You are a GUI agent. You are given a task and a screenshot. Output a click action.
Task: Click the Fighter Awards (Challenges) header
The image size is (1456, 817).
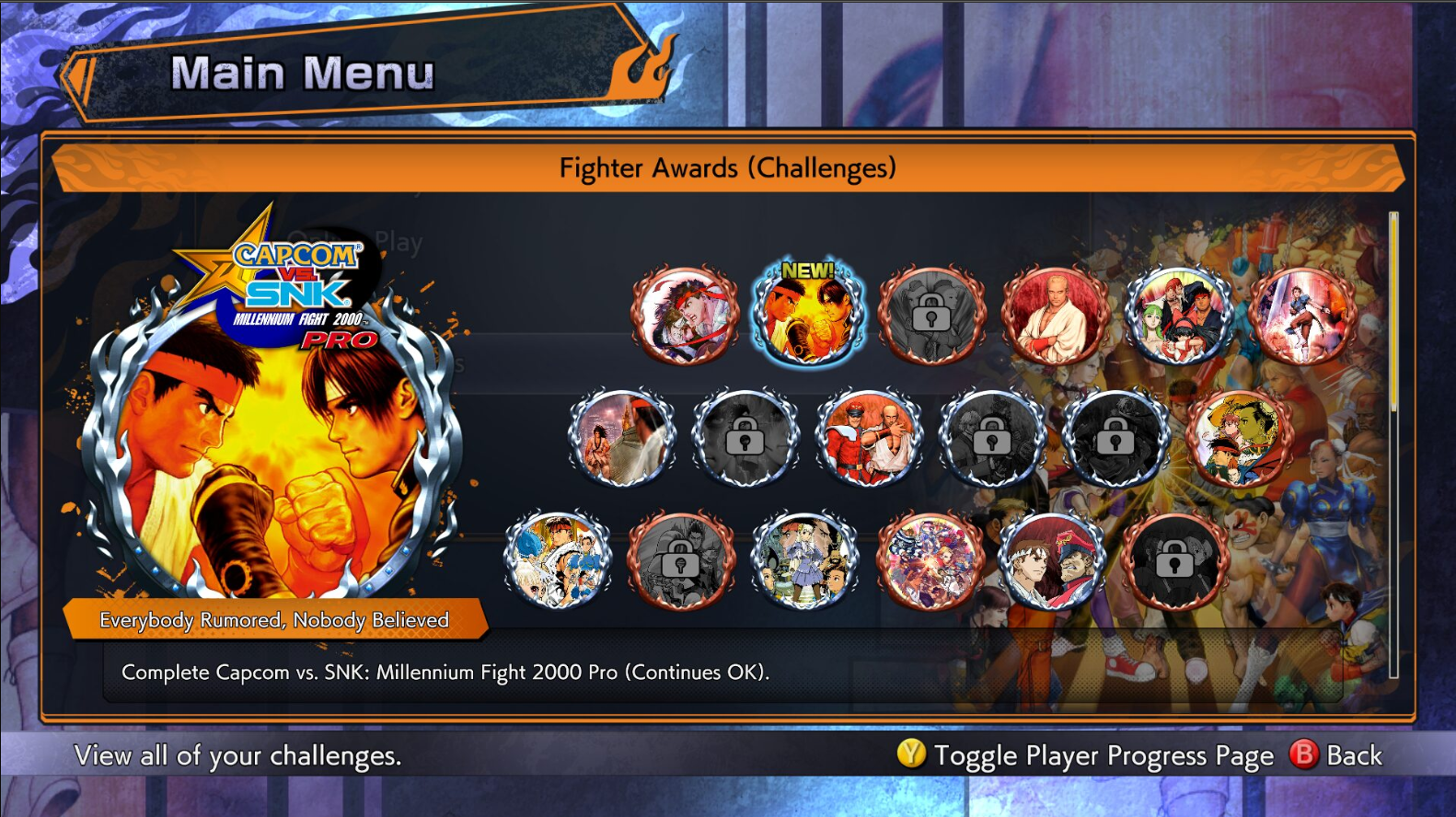click(x=727, y=167)
